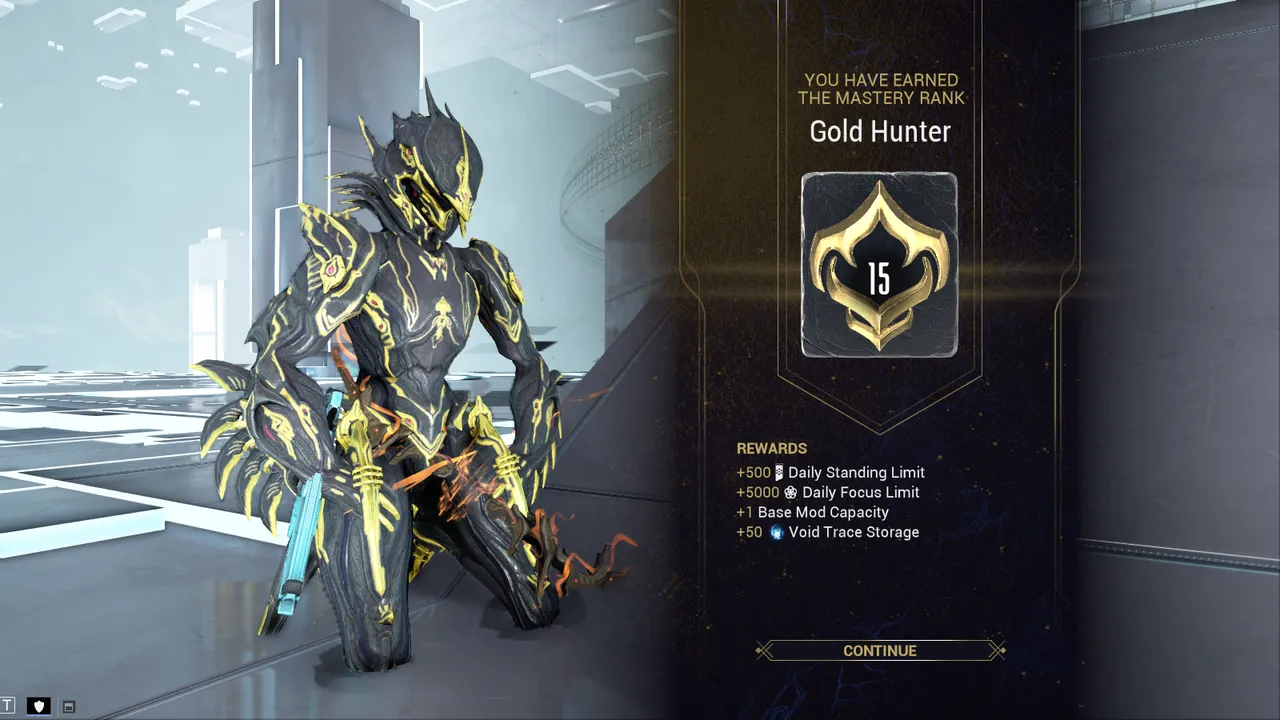The image size is (1280, 720).
Task: Click the +1 Base Mod Capacity reward line
Action: tap(812, 512)
